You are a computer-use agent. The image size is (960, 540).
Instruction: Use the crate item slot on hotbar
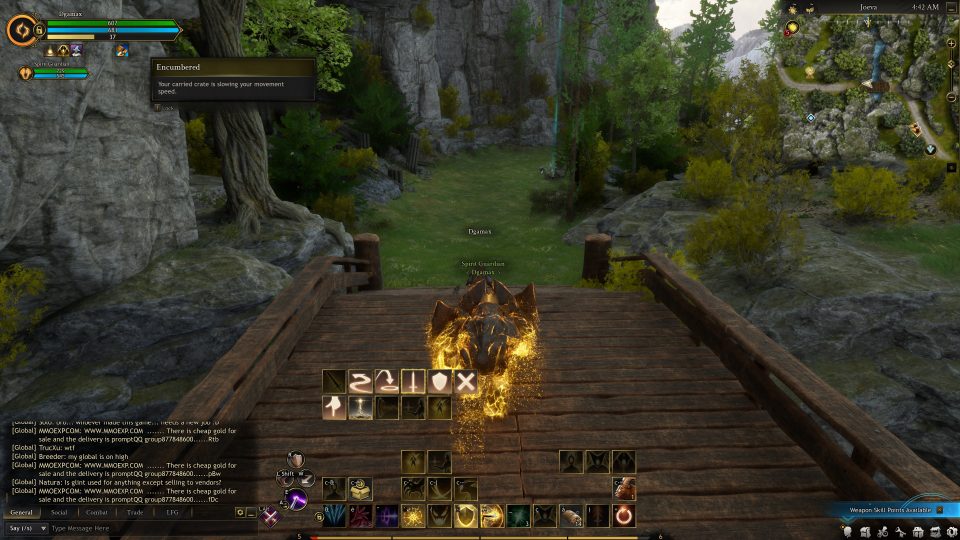coord(361,488)
